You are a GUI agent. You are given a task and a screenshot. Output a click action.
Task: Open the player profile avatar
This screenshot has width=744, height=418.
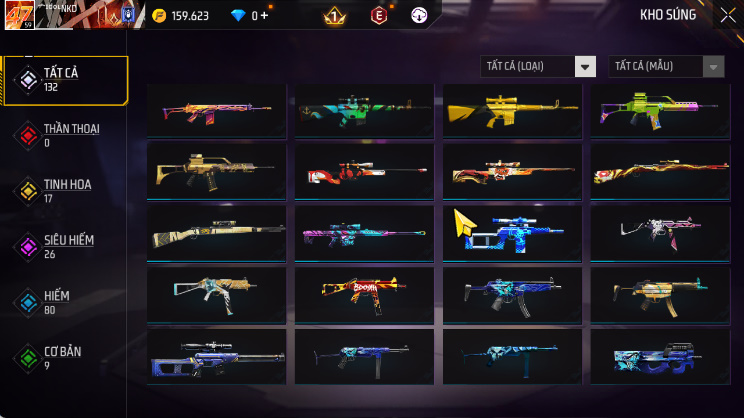(x=20, y=14)
